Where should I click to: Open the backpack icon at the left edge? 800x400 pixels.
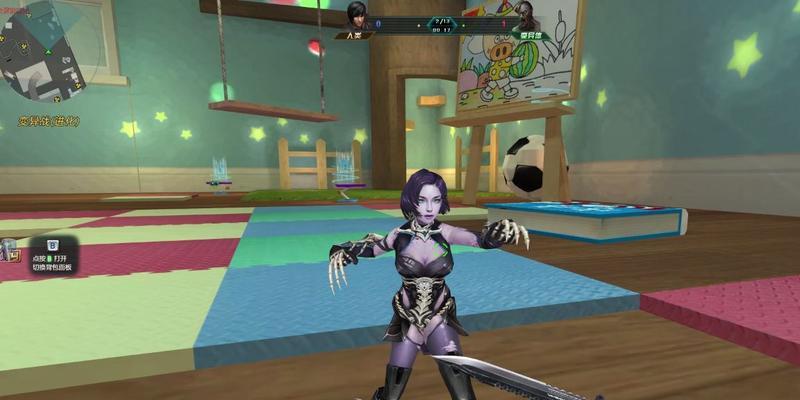(x=9, y=250)
